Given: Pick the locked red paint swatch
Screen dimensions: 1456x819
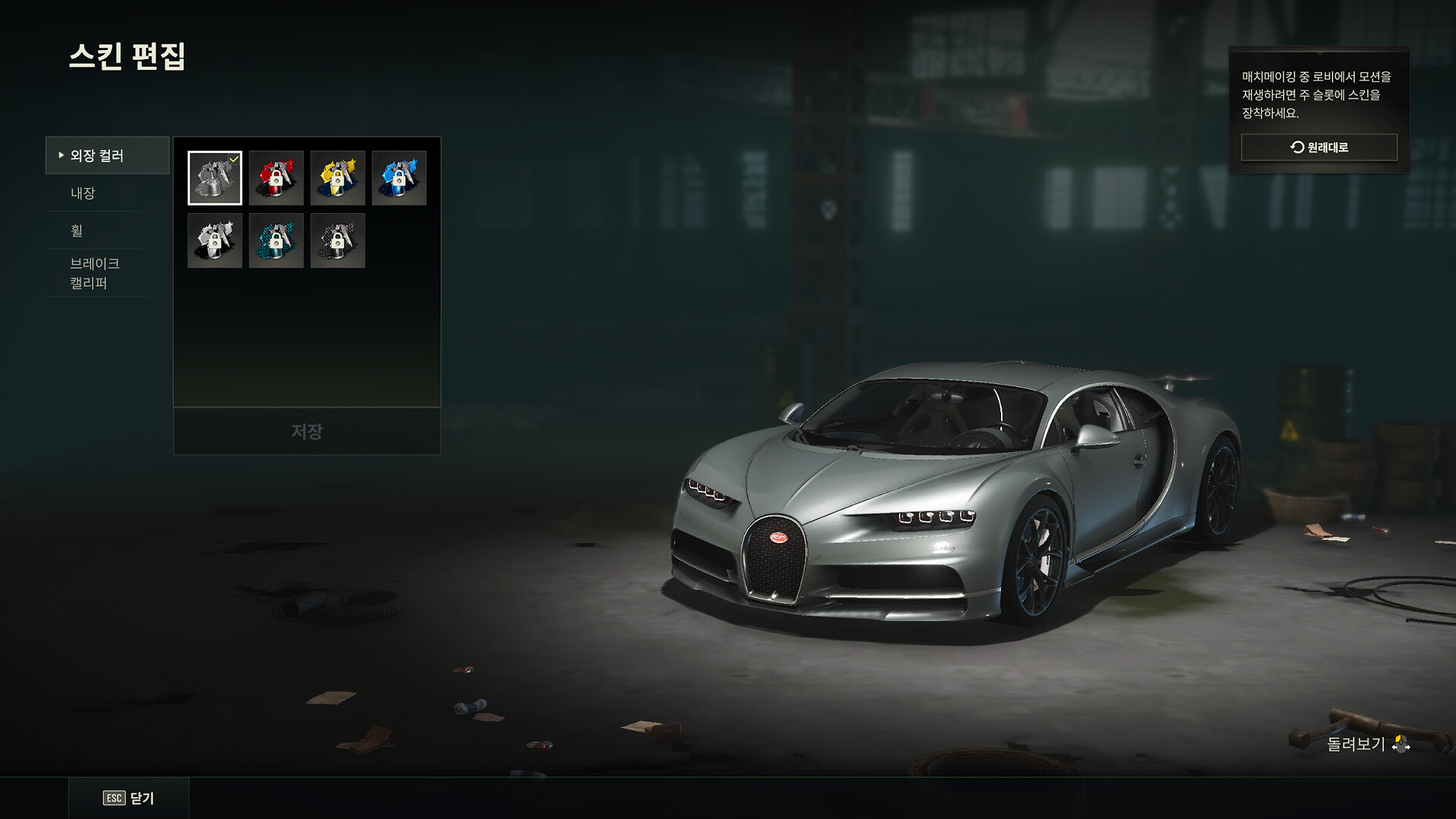Looking at the screenshot, I should coord(276,178).
